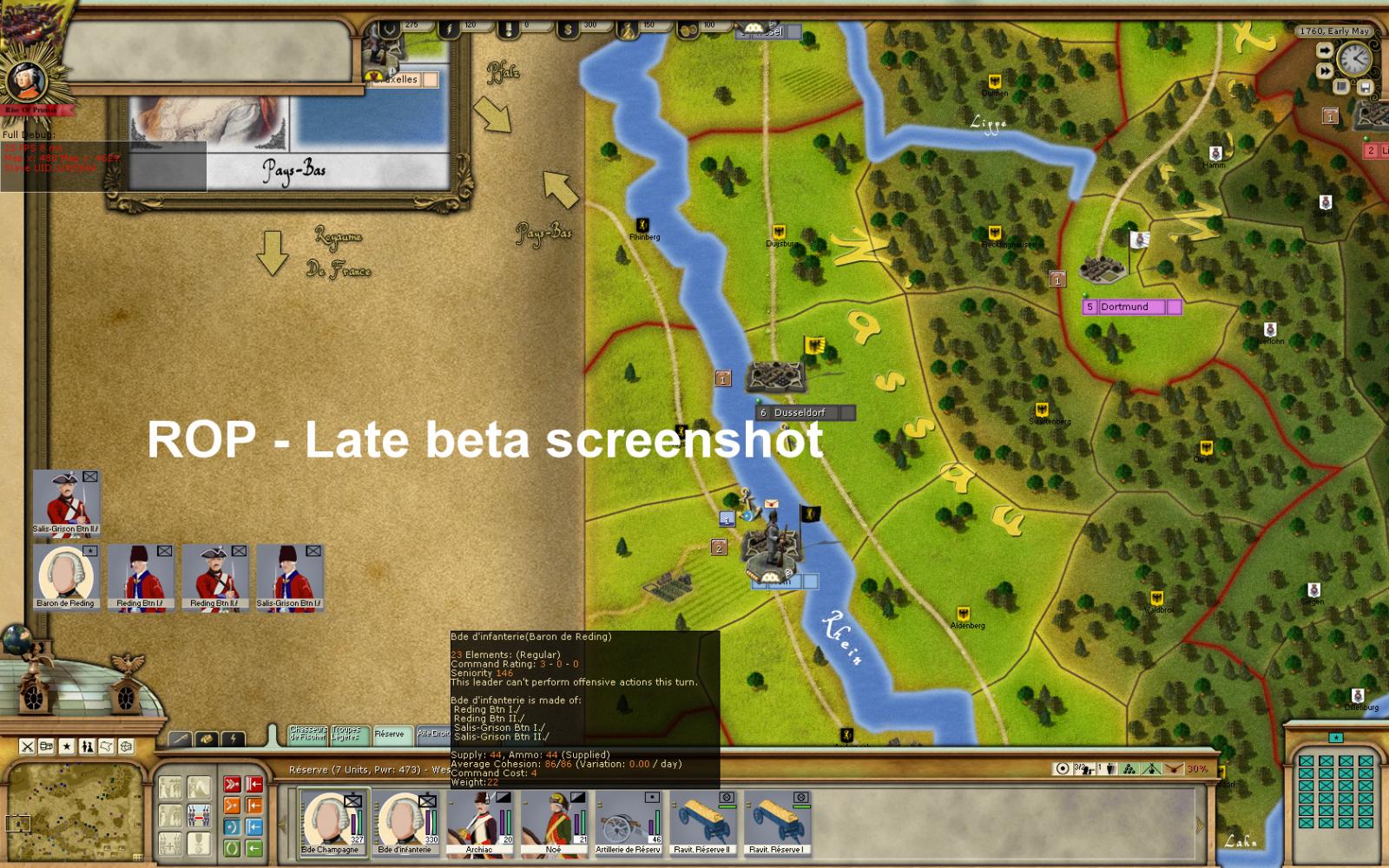1389x868 pixels.
Task: Select the Bde Champagne unit card
Action: pyautogui.click(x=333, y=822)
